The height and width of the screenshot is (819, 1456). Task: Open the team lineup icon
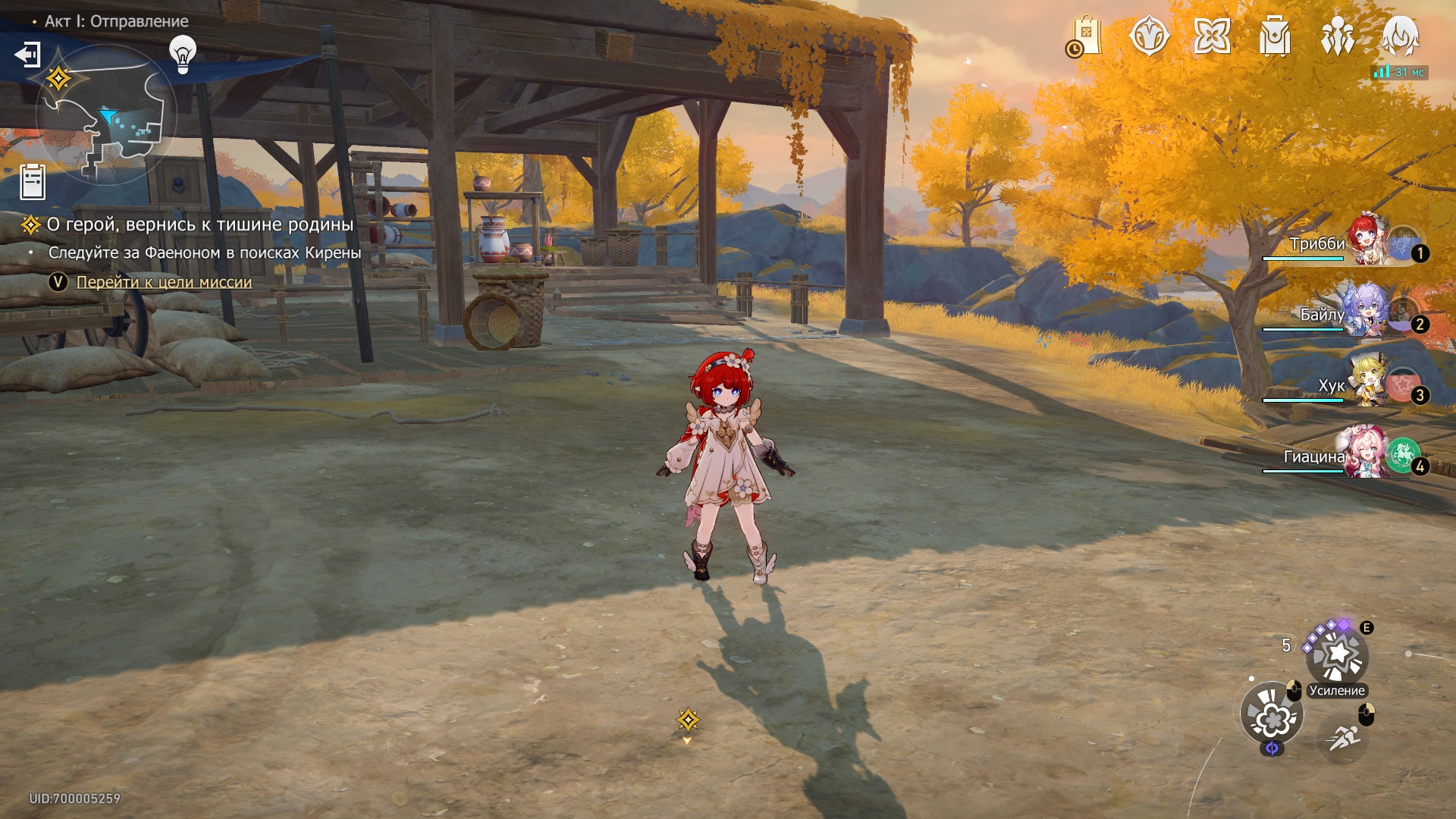[x=1338, y=36]
